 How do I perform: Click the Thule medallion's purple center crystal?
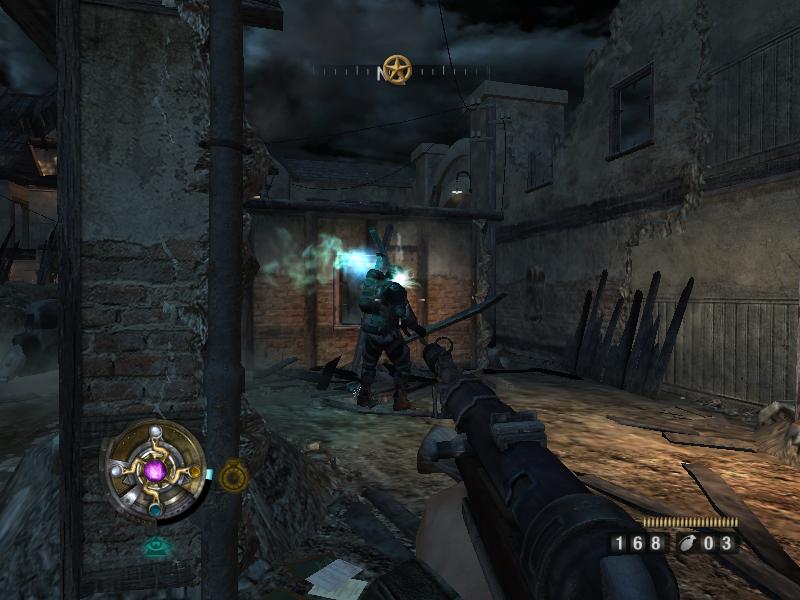tap(155, 469)
